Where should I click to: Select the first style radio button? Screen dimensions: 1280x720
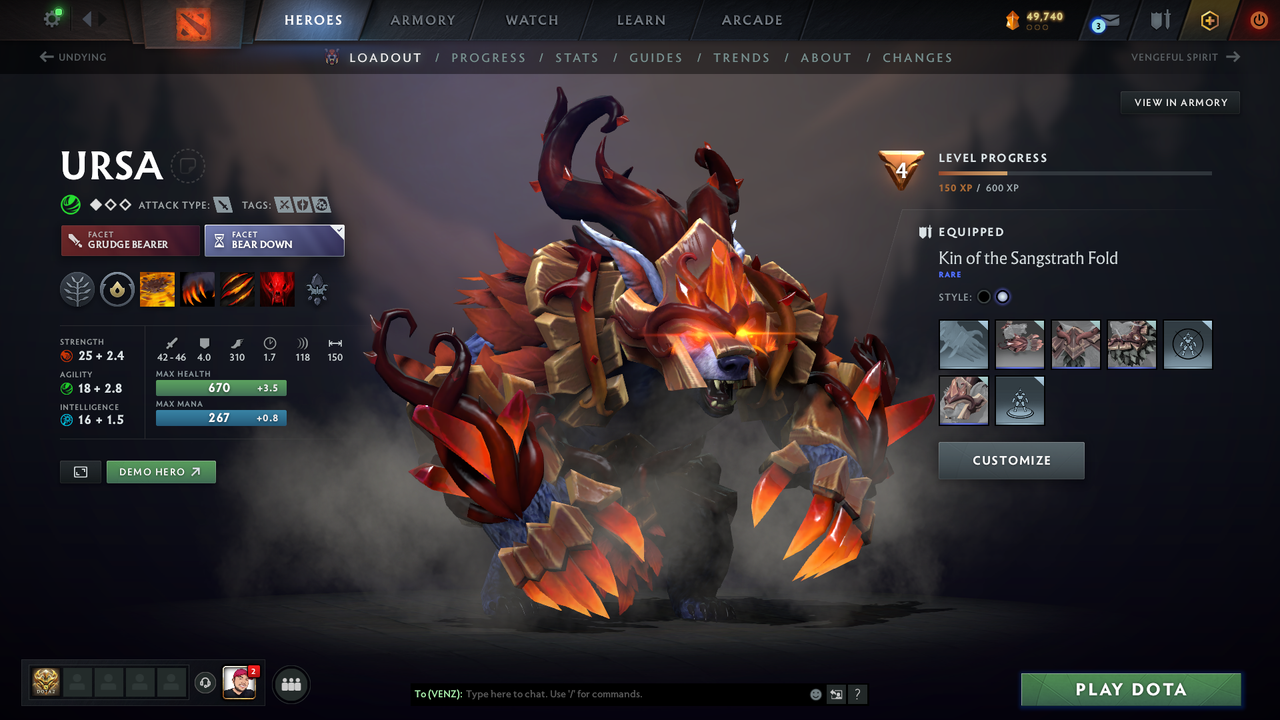(x=983, y=296)
